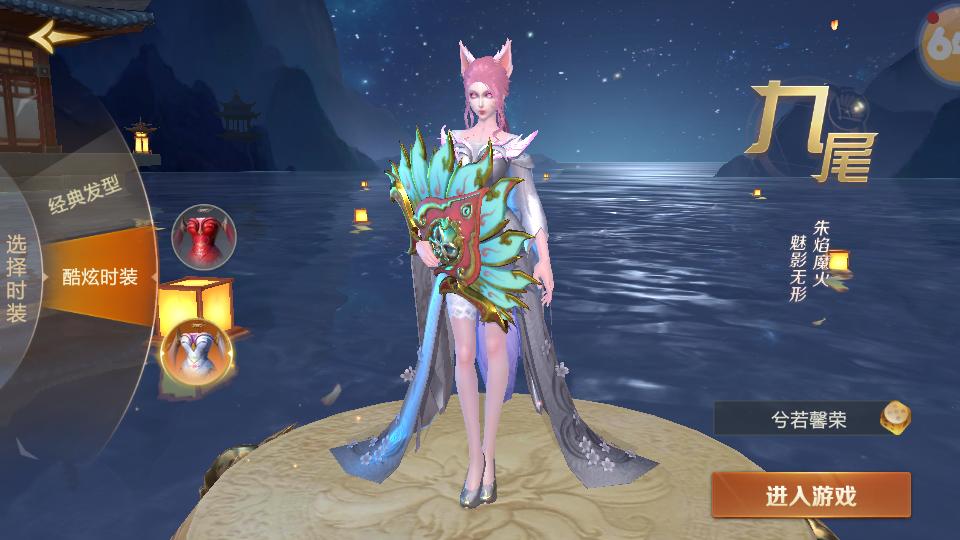Enter the game with 进入游戏

(810, 496)
